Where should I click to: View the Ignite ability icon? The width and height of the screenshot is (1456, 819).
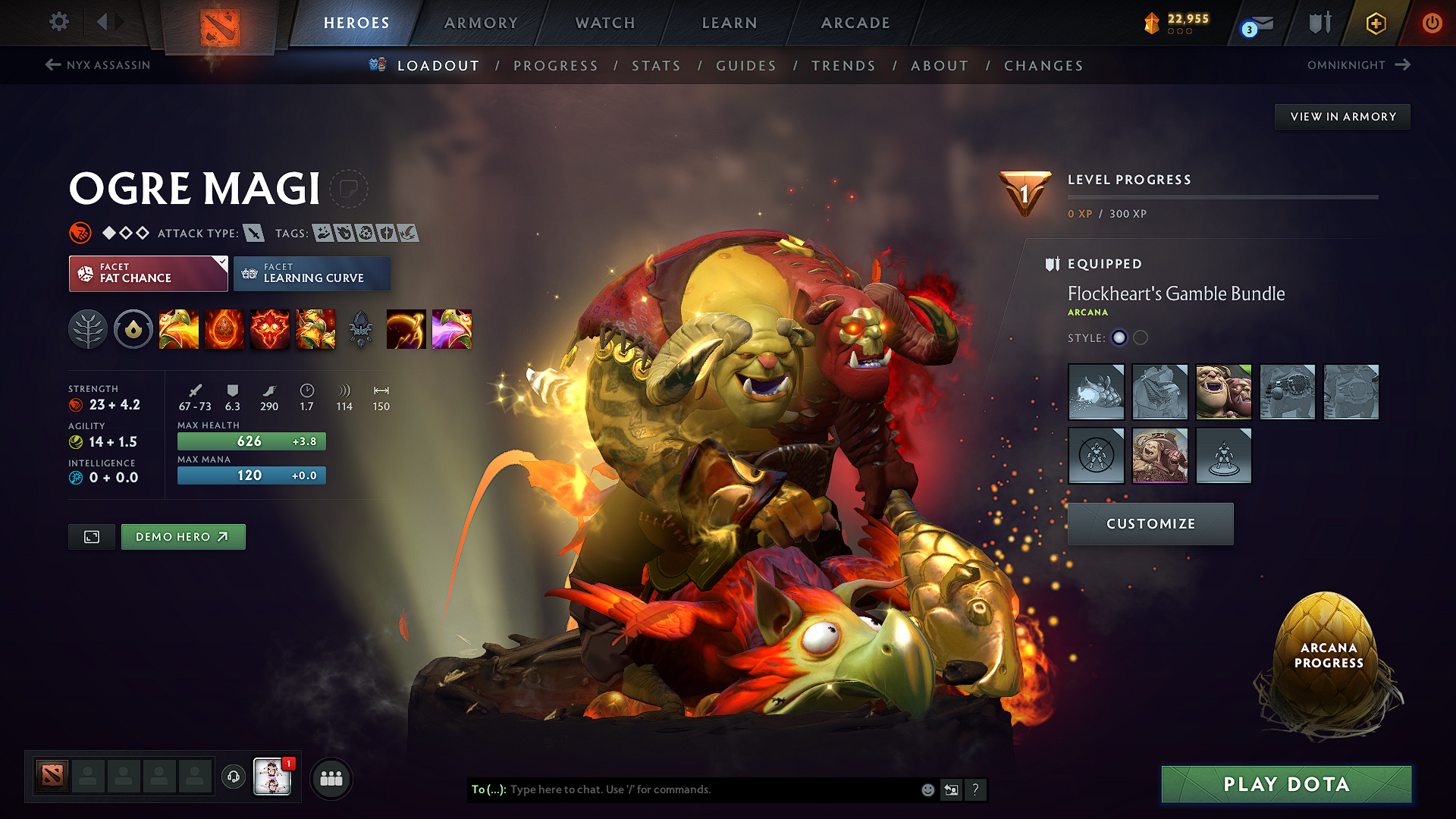(x=224, y=329)
